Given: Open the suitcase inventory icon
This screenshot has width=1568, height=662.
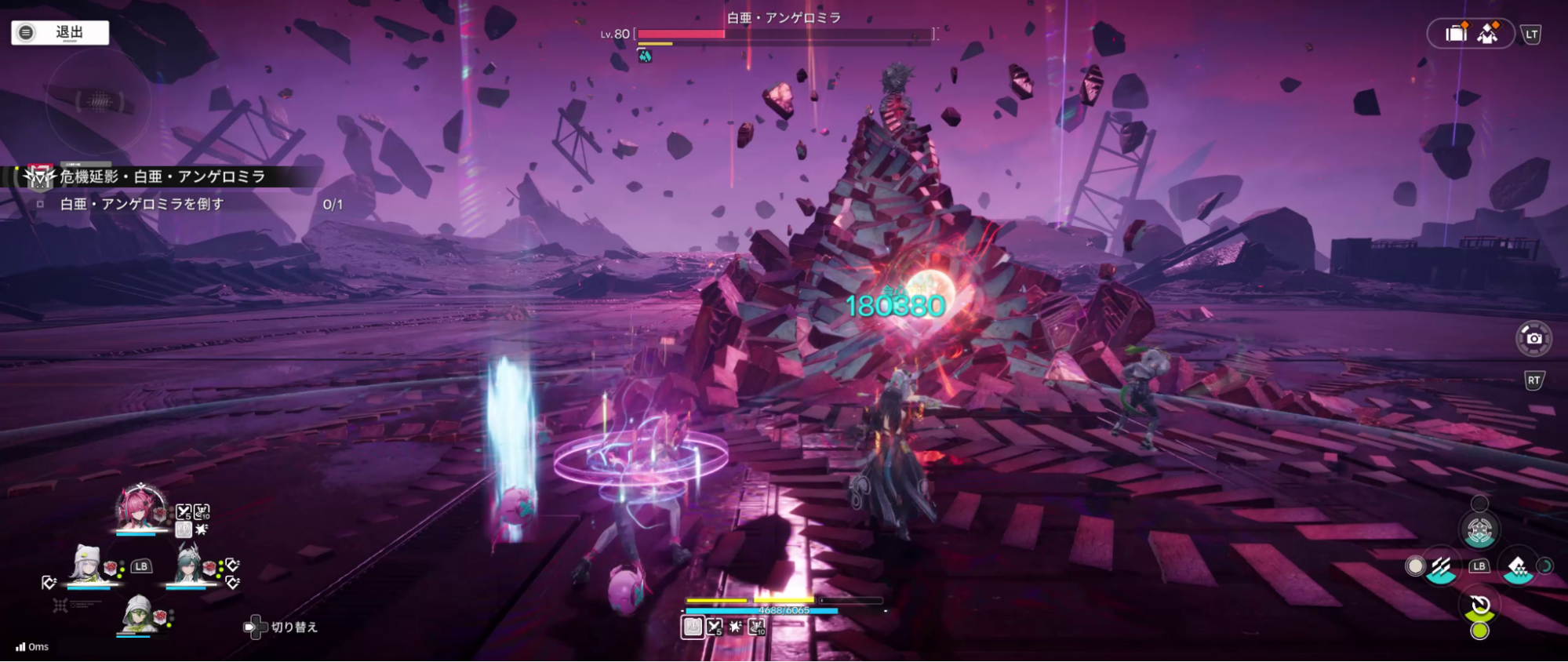Looking at the screenshot, I should click(x=1456, y=33).
